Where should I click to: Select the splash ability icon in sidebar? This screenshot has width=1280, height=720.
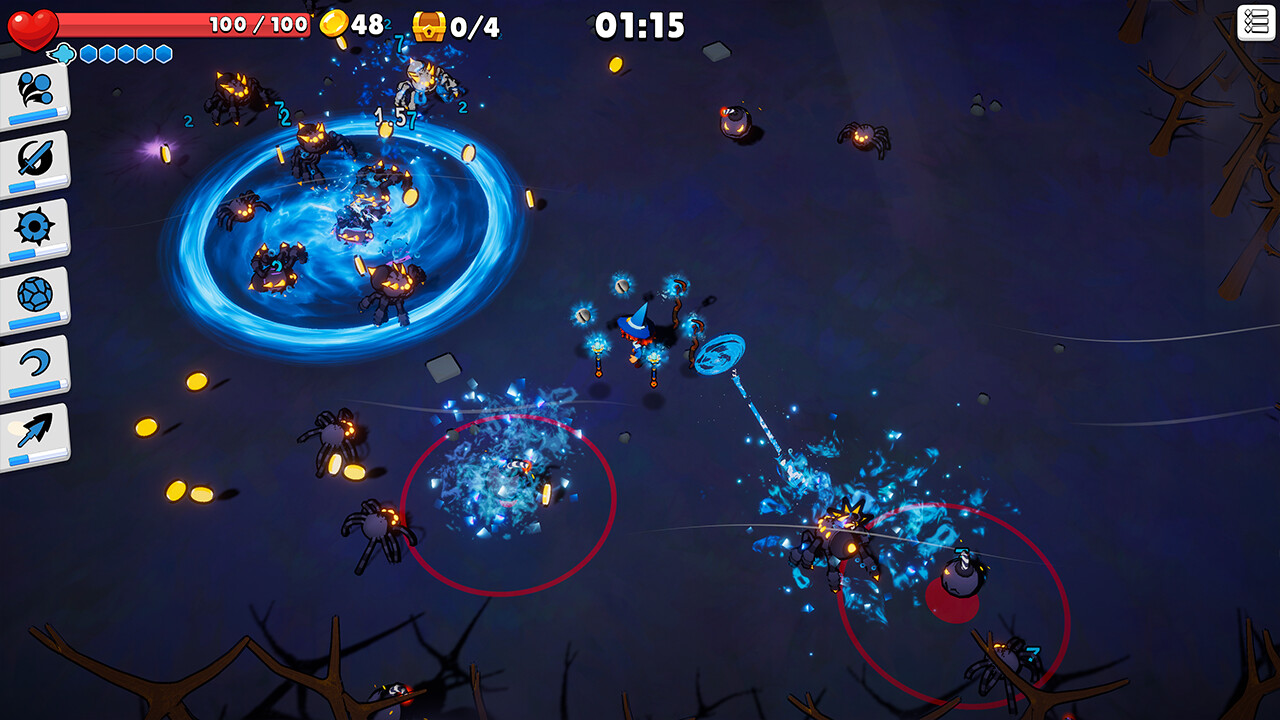pyautogui.click(x=35, y=88)
